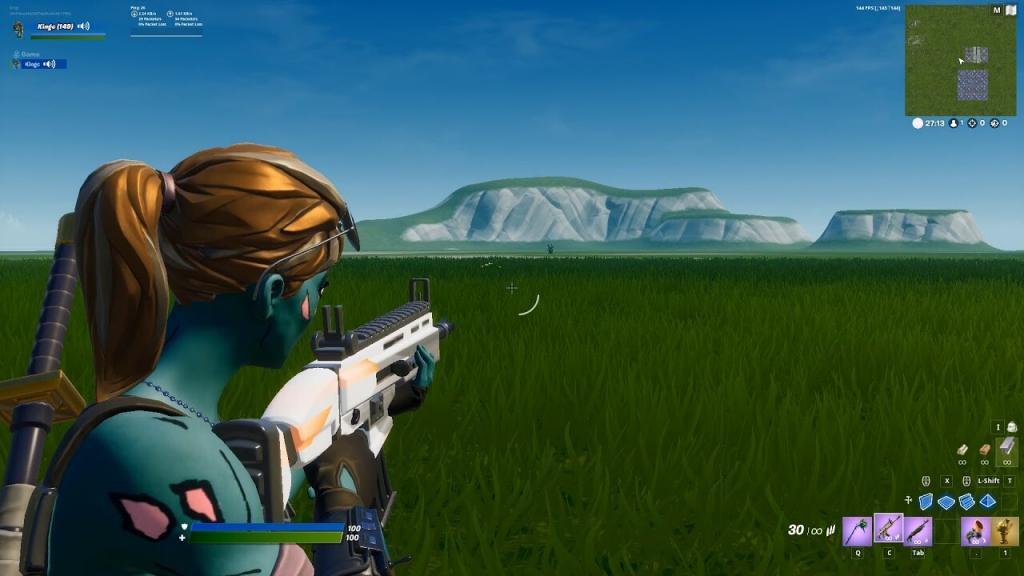Select the golden item hotbar slot
Image resolution: width=1024 pixels, height=576 pixels.
click(1005, 530)
